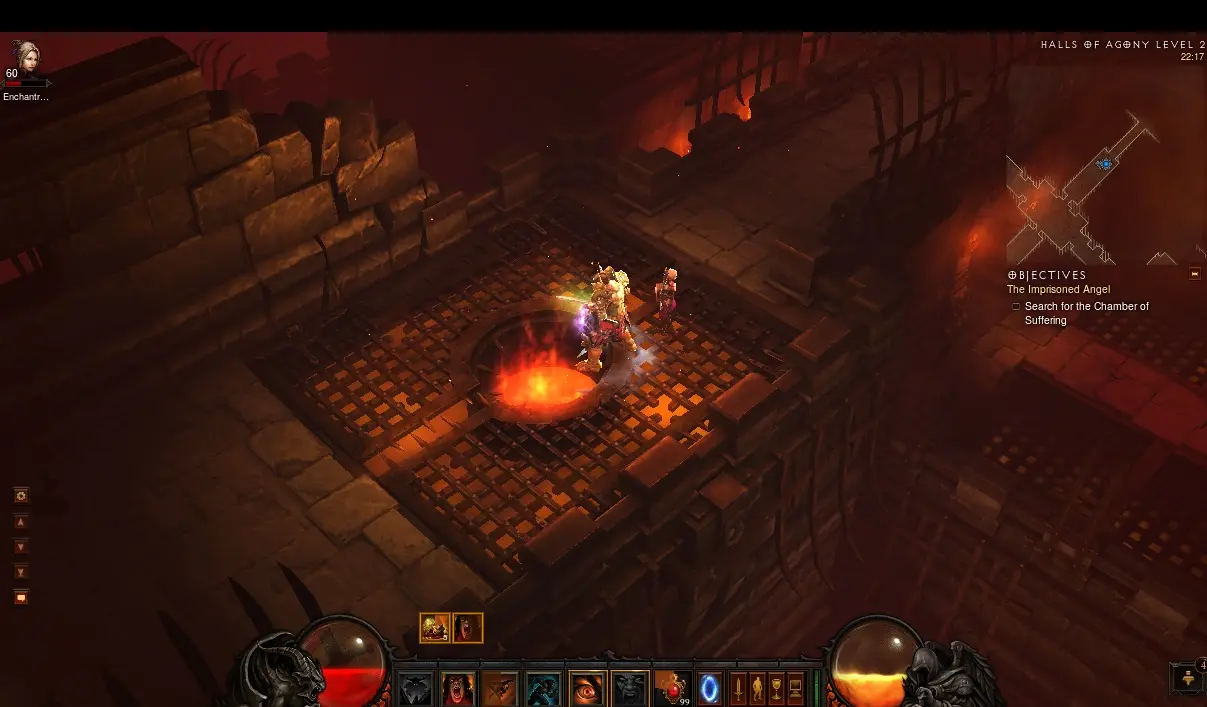Open chat settings gear button
Viewport: 1207px width, 707px height.
coord(21,496)
